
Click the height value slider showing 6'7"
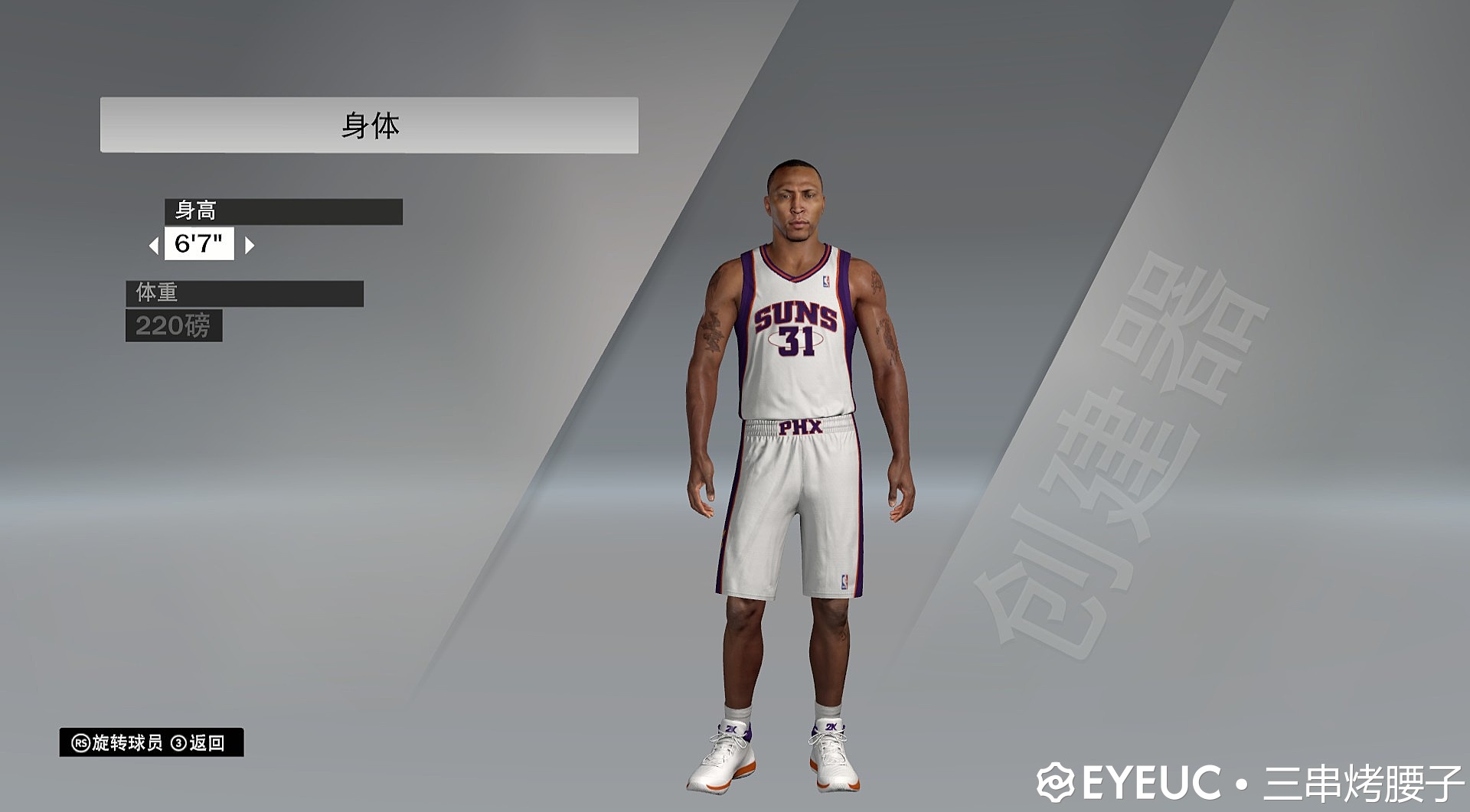click(199, 246)
